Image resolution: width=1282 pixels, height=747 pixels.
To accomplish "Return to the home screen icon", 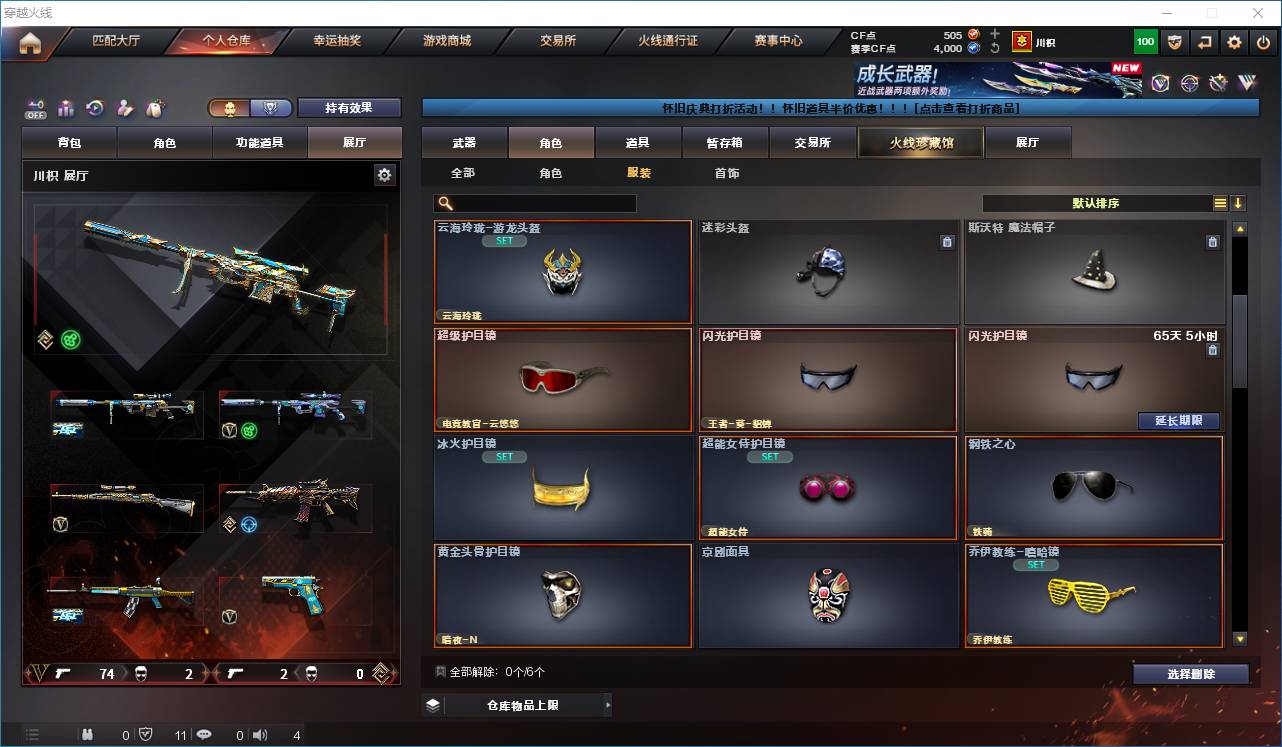I will (30, 43).
